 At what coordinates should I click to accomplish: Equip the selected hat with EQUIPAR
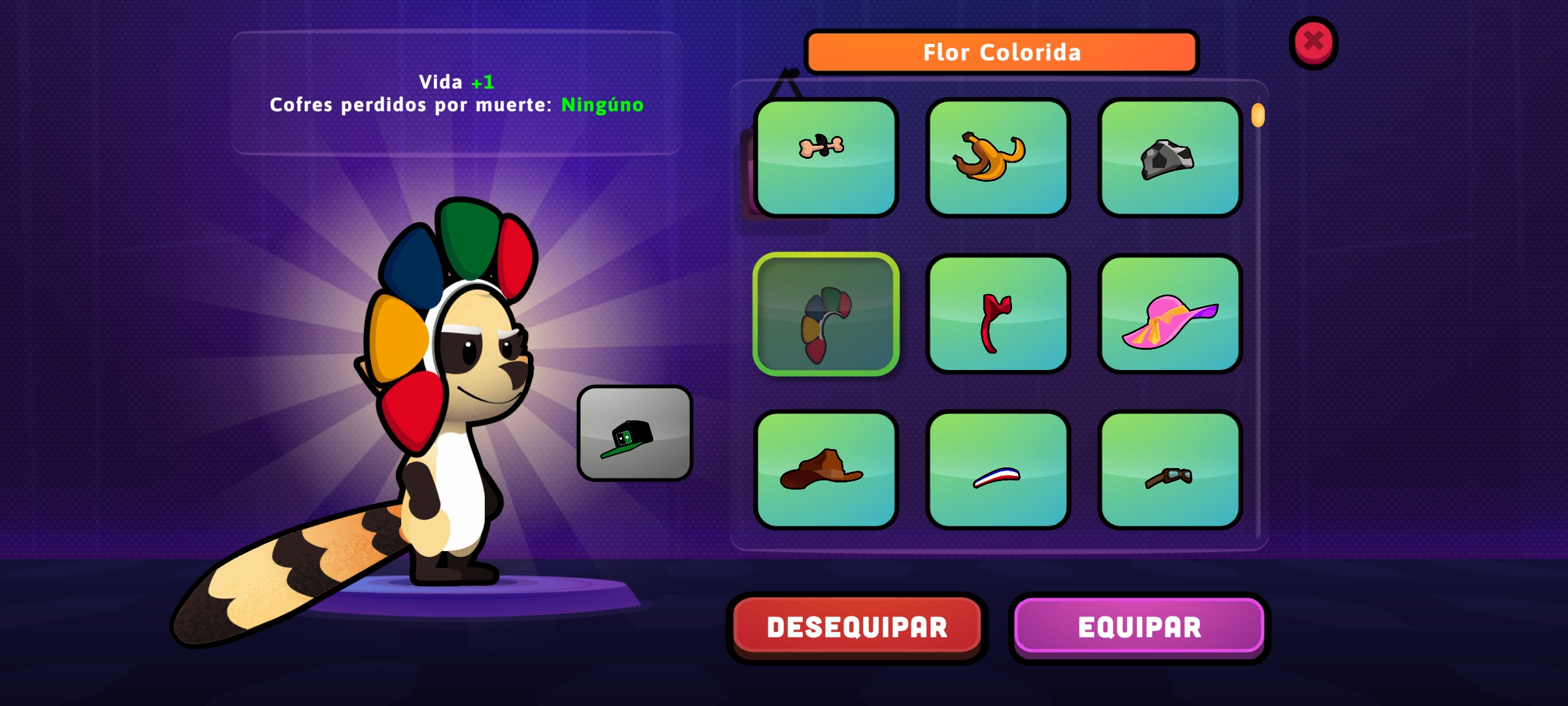[x=1139, y=627]
